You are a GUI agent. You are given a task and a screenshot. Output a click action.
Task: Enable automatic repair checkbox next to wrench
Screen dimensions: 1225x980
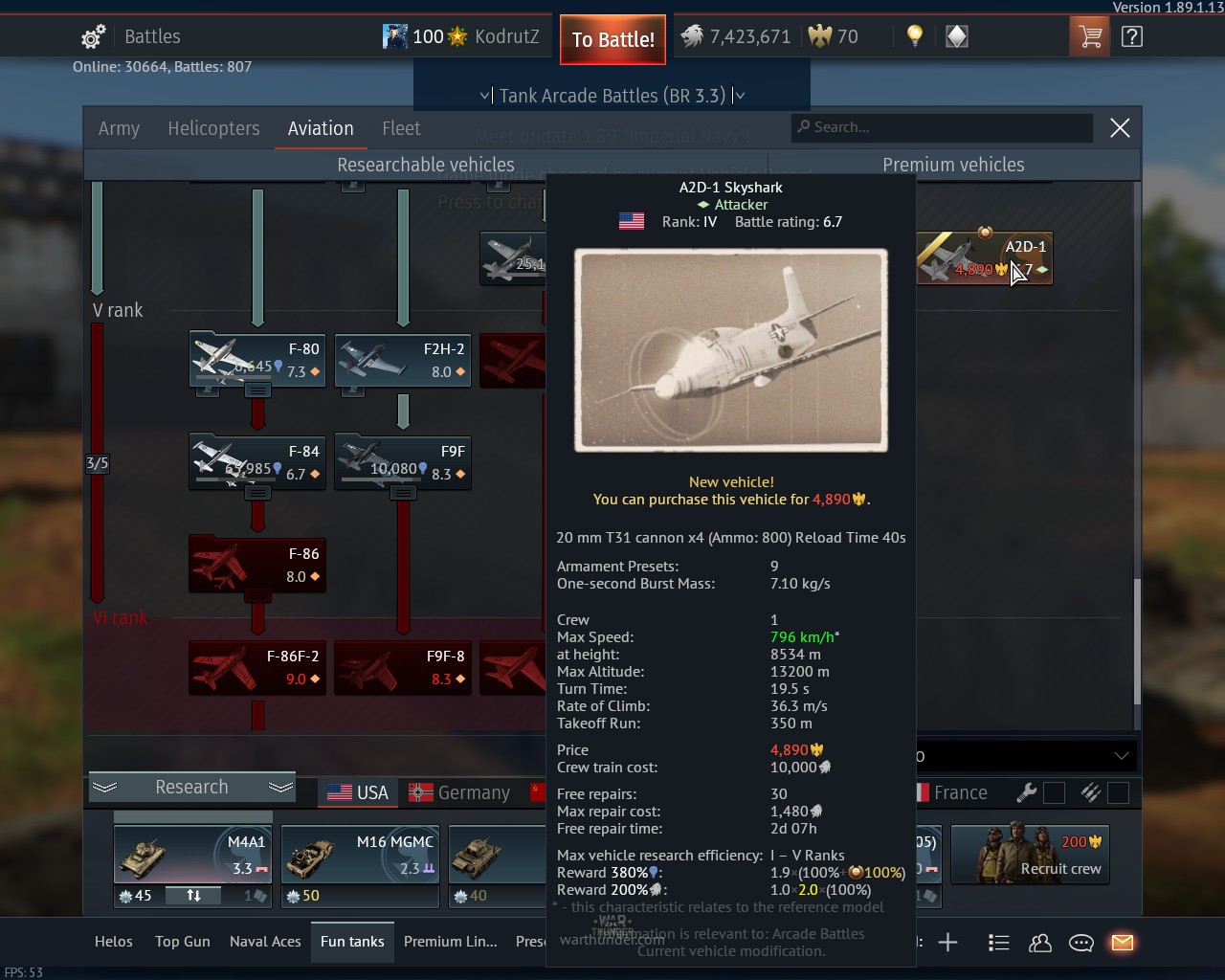coord(1054,791)
